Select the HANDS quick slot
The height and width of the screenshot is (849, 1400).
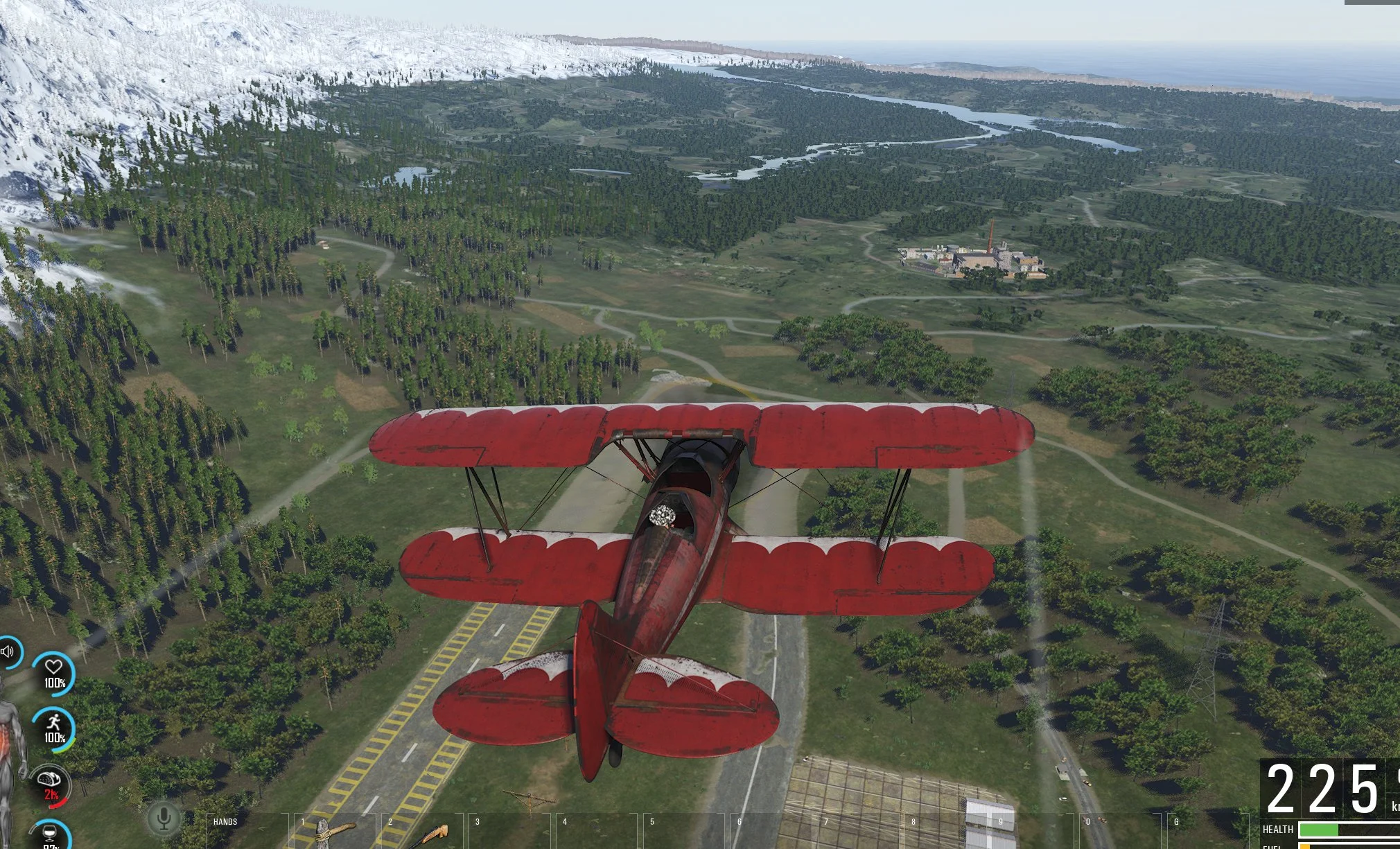pyautogui.click(x=247, y=830)
